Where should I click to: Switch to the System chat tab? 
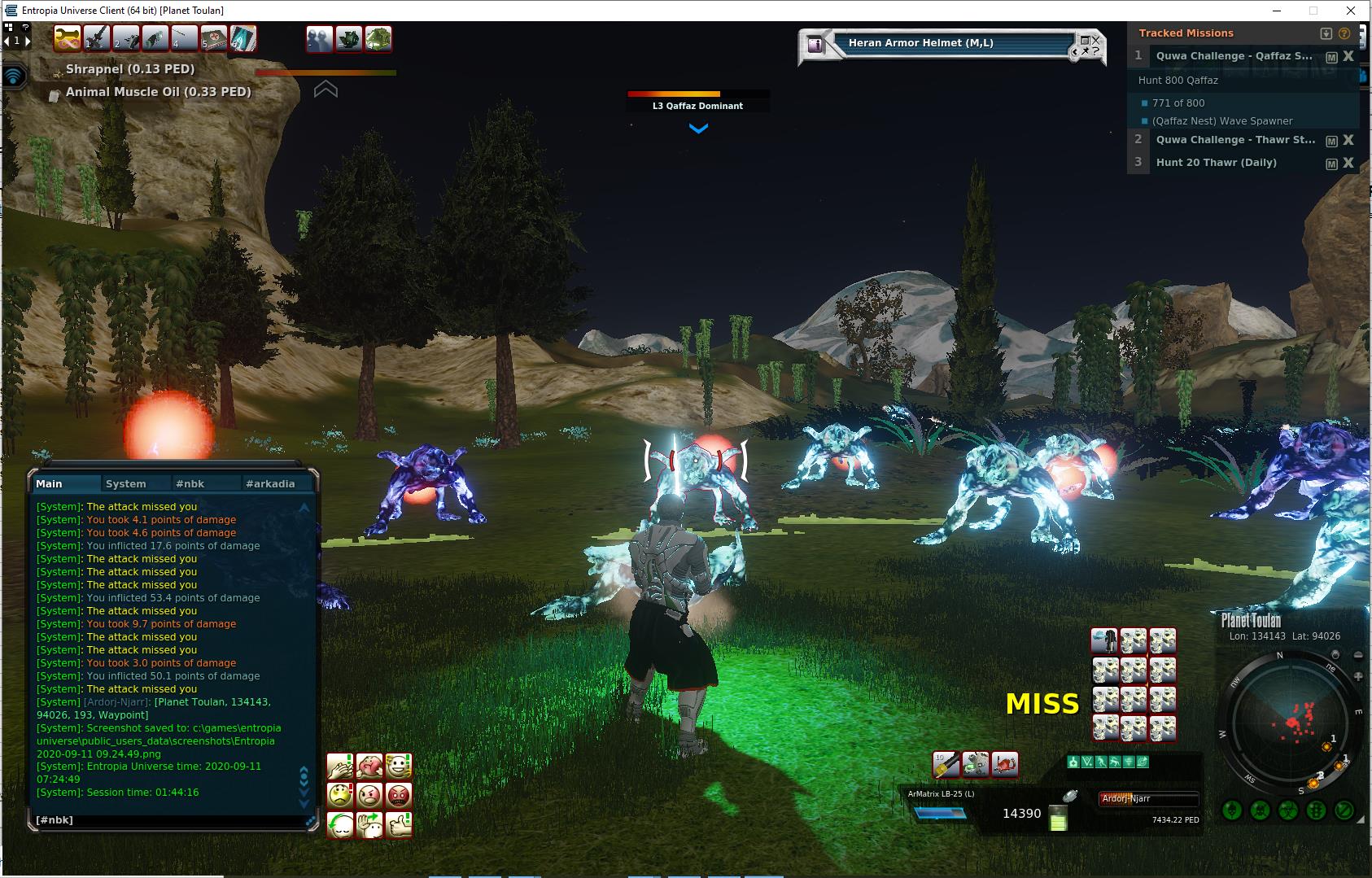[126, 483]
